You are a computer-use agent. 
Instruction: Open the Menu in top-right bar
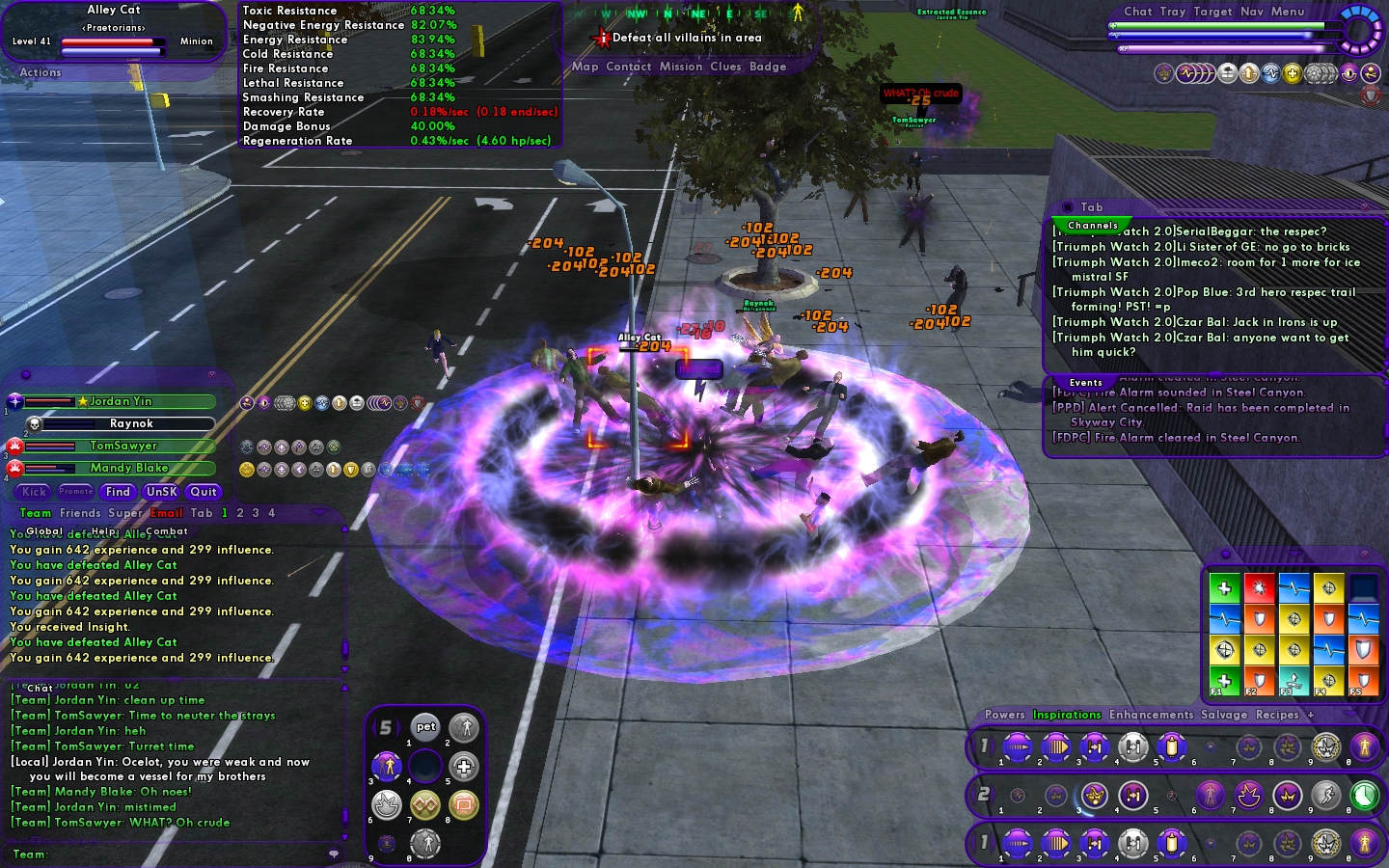point(1287,12)
